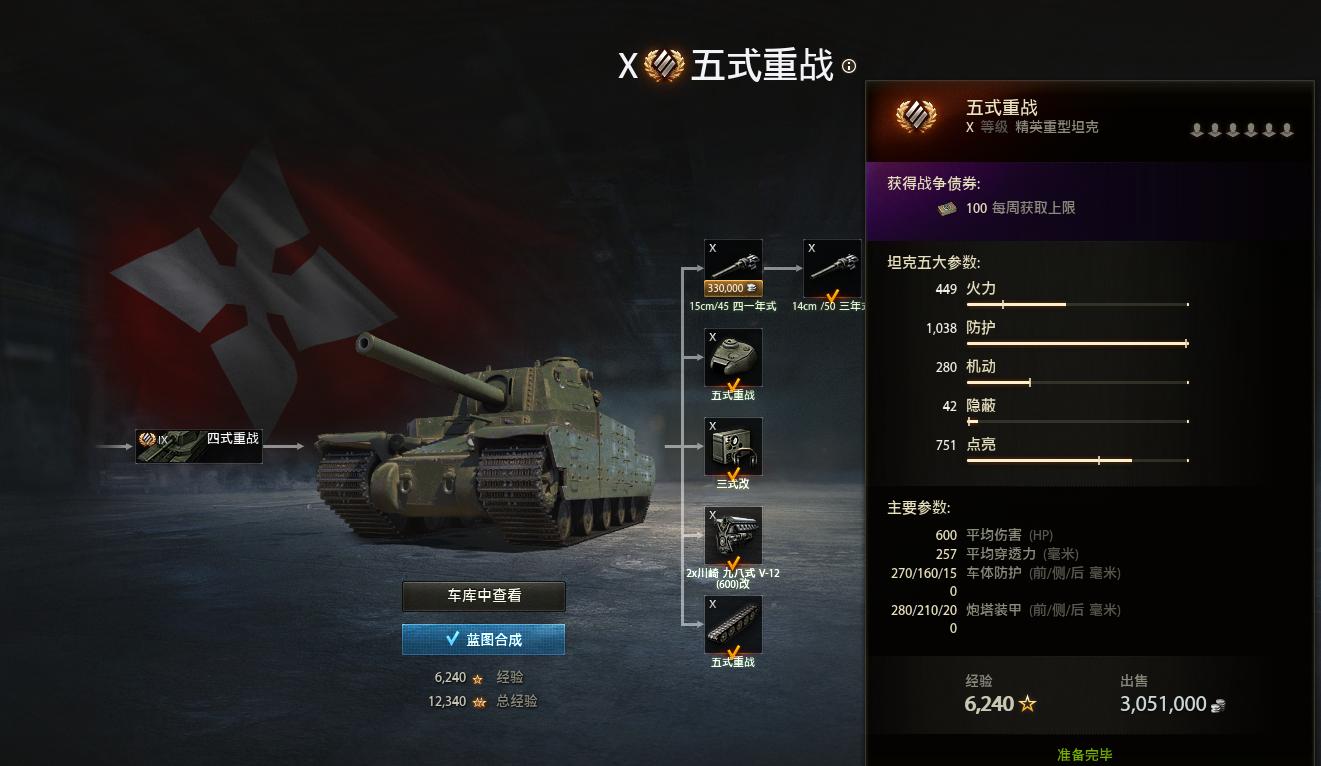This screenshot has width=1321, height=766.
Task: Click the 蓝图合成 blueprint button
Action: pyautogui.click(x=483, y=638)
